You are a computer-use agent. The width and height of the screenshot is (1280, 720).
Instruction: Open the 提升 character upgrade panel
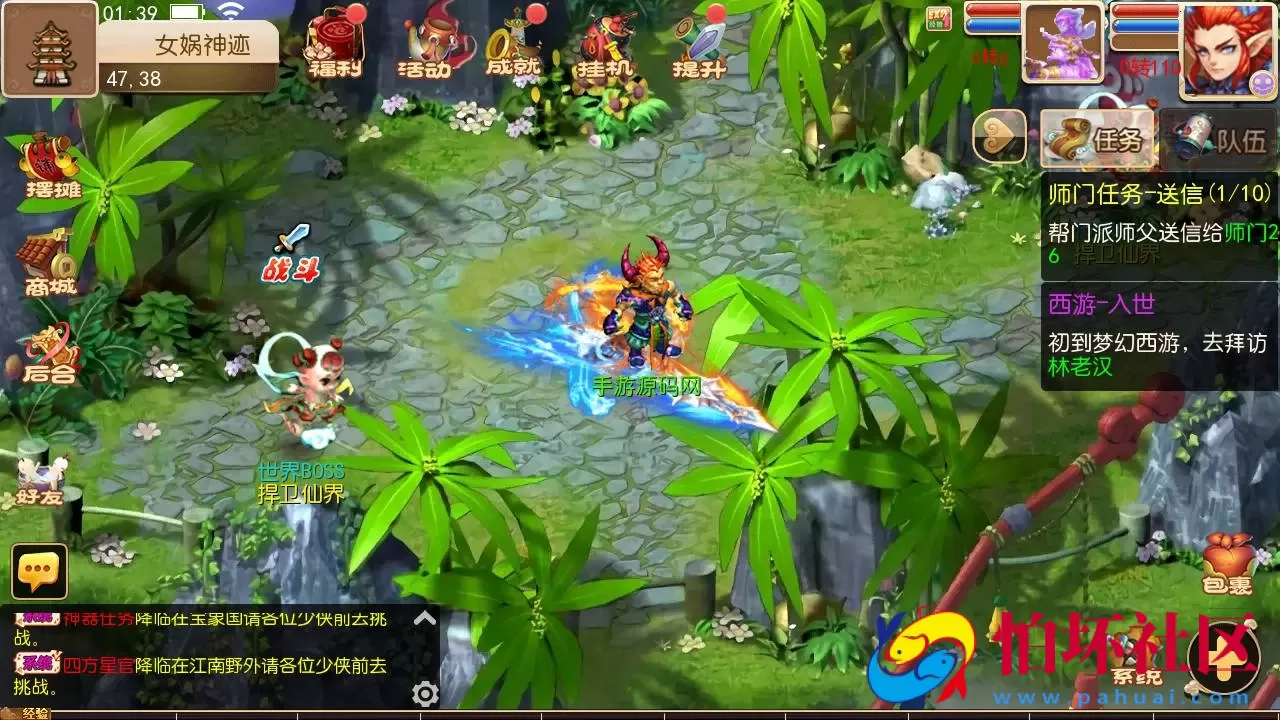(x=700, y=45)
